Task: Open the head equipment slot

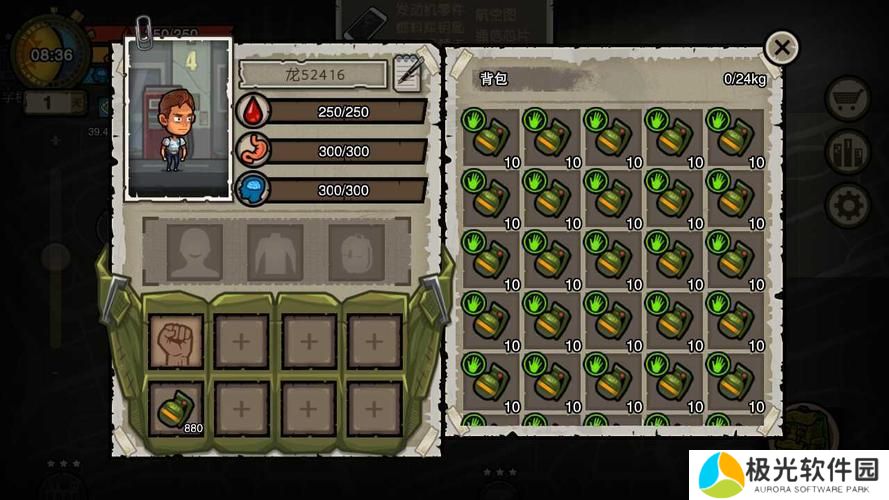Action: point(195,251)
